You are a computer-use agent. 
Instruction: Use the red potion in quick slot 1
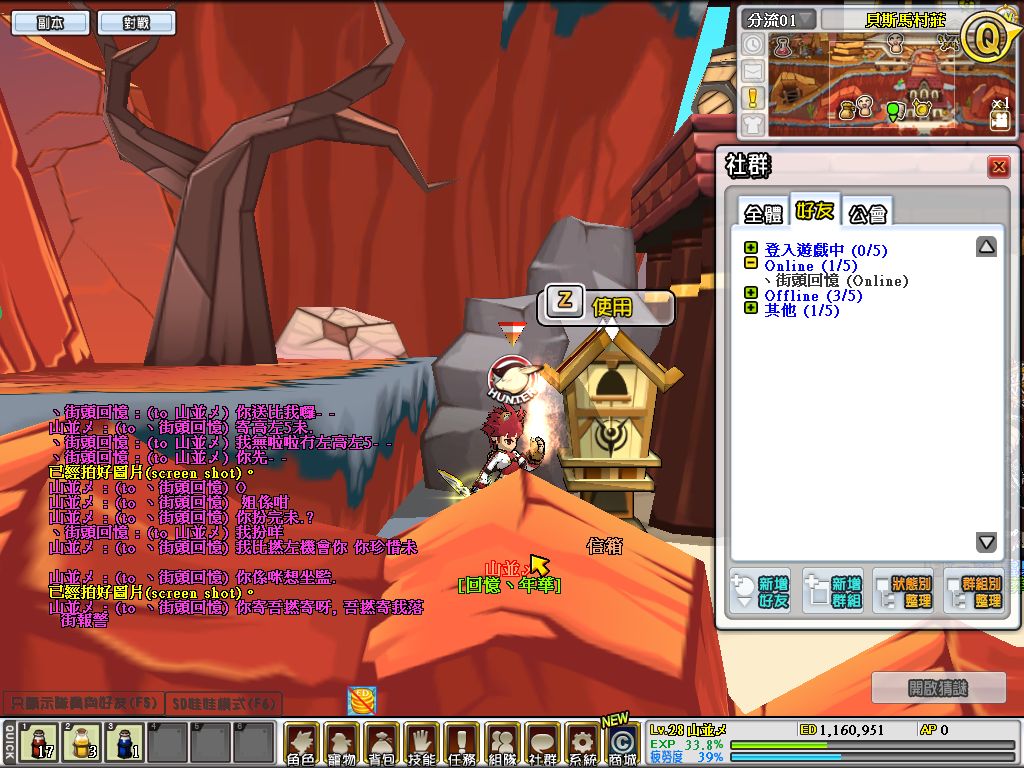pos(39,743)
